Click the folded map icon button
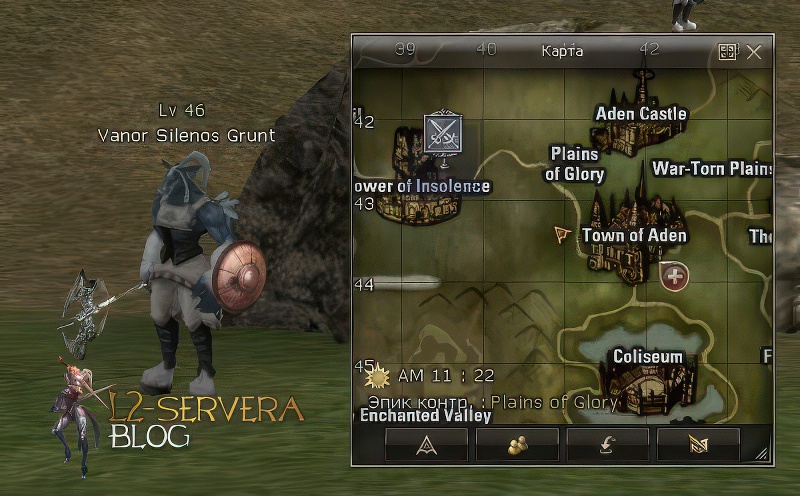This screenshot has height=496, width=800. click(698, 446)
